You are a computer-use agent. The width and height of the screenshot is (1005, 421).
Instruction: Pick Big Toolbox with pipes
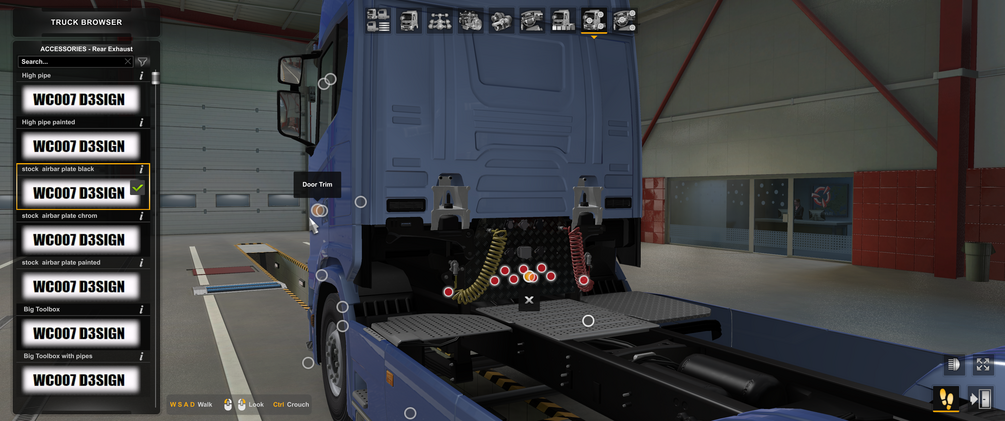[79, 380]
